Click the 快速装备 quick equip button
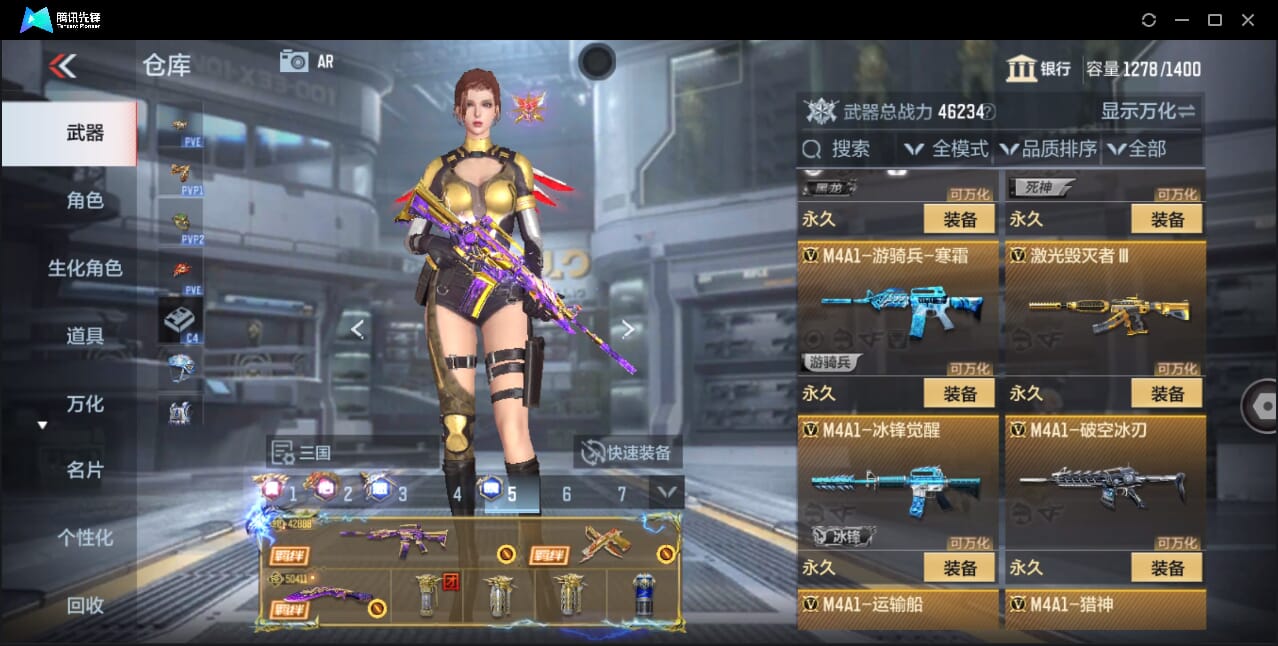This screenshot has height=646, width=1278. [x=628, y=452]
